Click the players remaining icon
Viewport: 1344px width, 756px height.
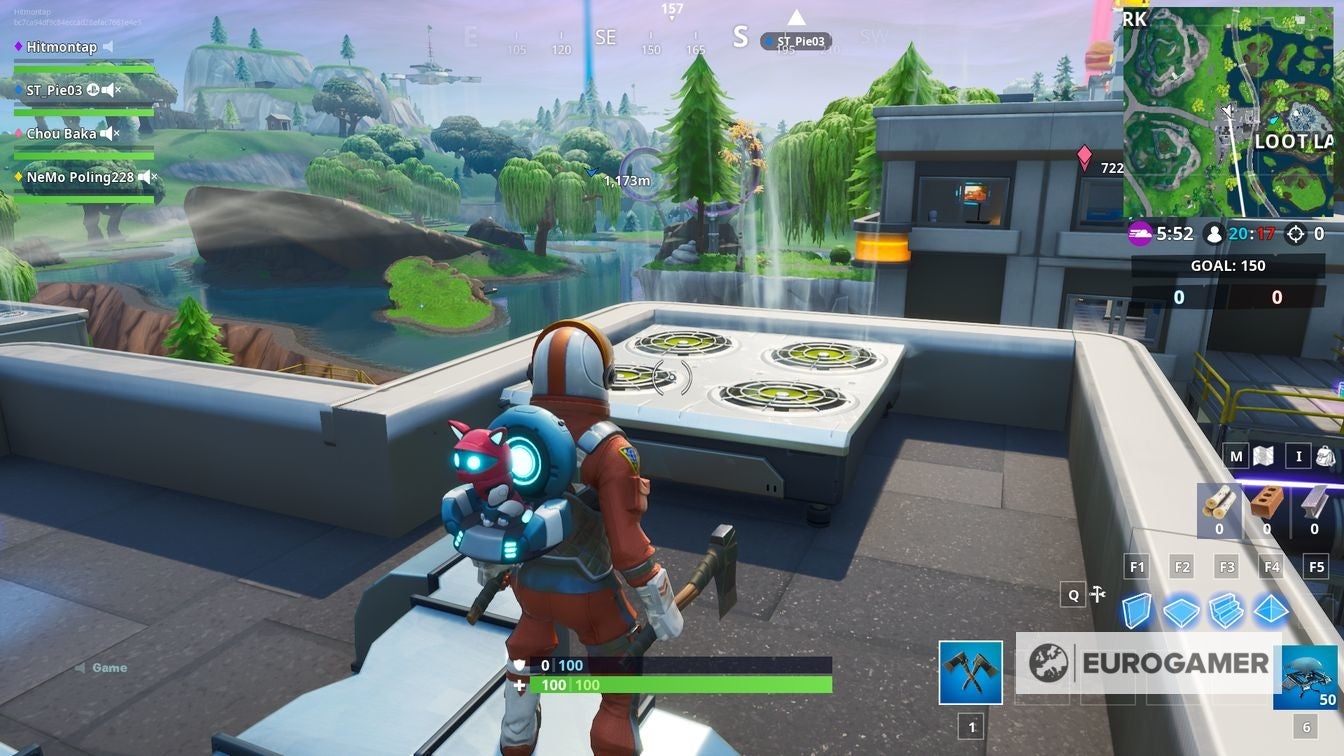[x=1213, y=232]
